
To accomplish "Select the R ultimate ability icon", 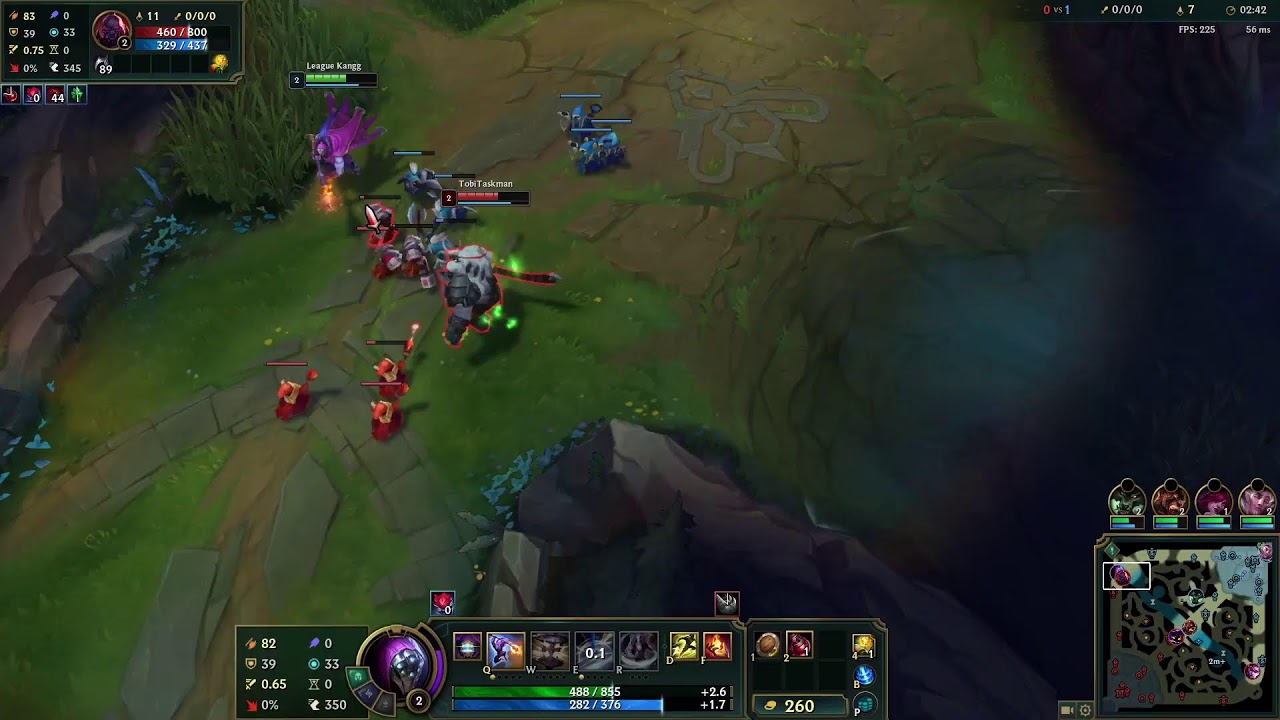I will click(x=638, y=651).
